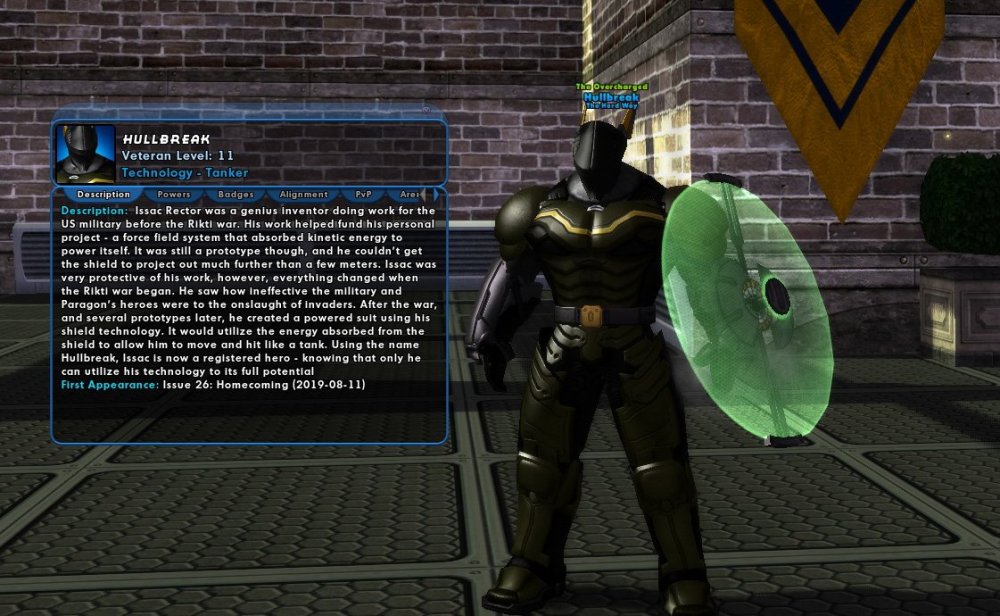Click the right arrow to reveal more tabs
The image size is (1000, 616).
point(436,194)
